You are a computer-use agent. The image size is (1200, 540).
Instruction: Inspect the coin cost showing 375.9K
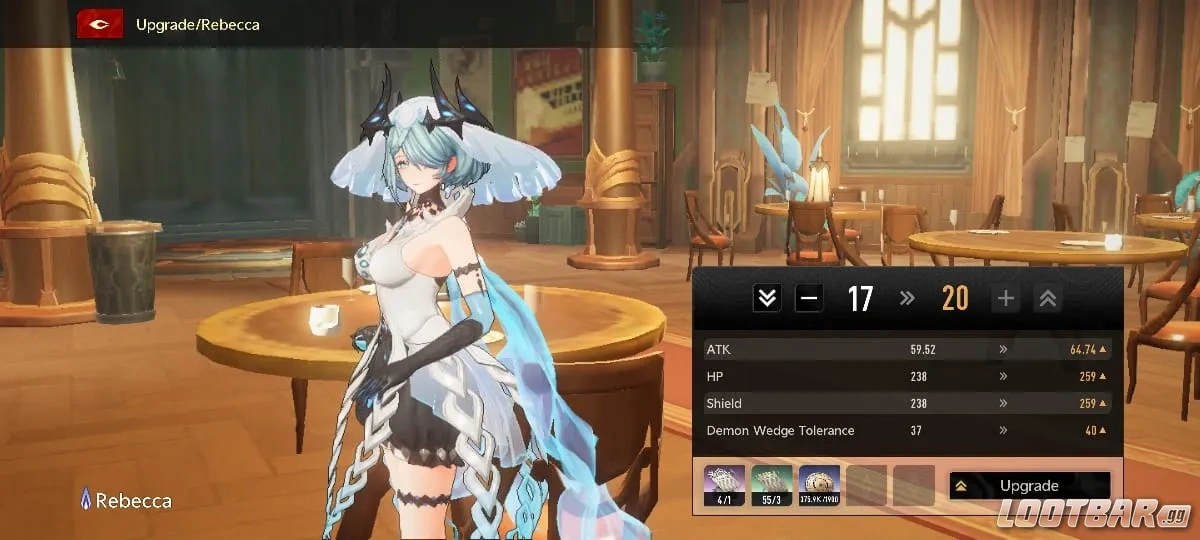point(819,485)
